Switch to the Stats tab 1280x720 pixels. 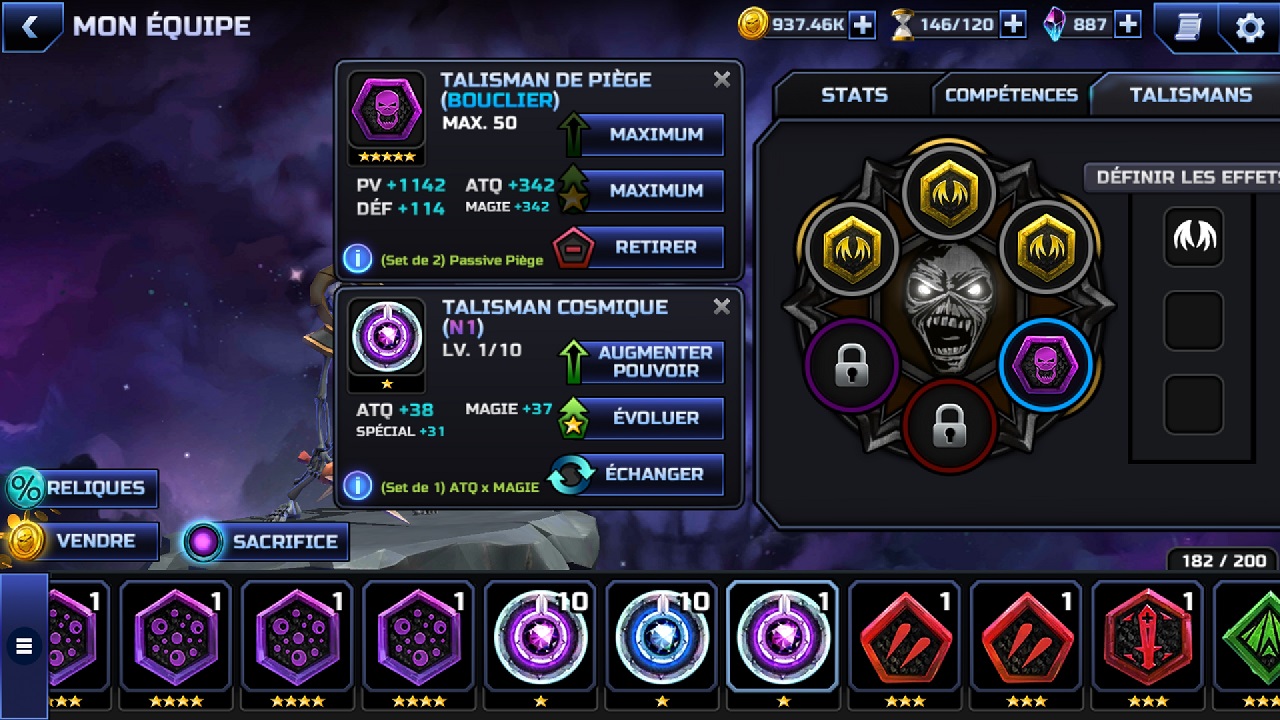tap(854, 95)
